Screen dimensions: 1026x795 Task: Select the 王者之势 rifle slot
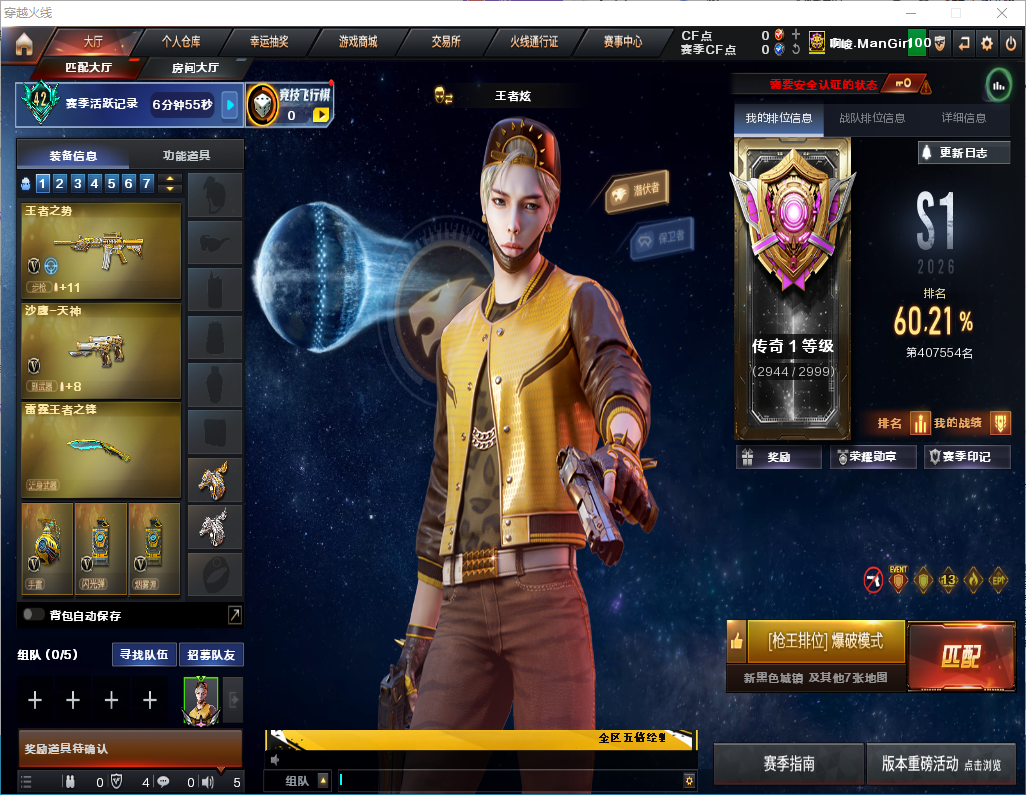click(x=101, y=251)
